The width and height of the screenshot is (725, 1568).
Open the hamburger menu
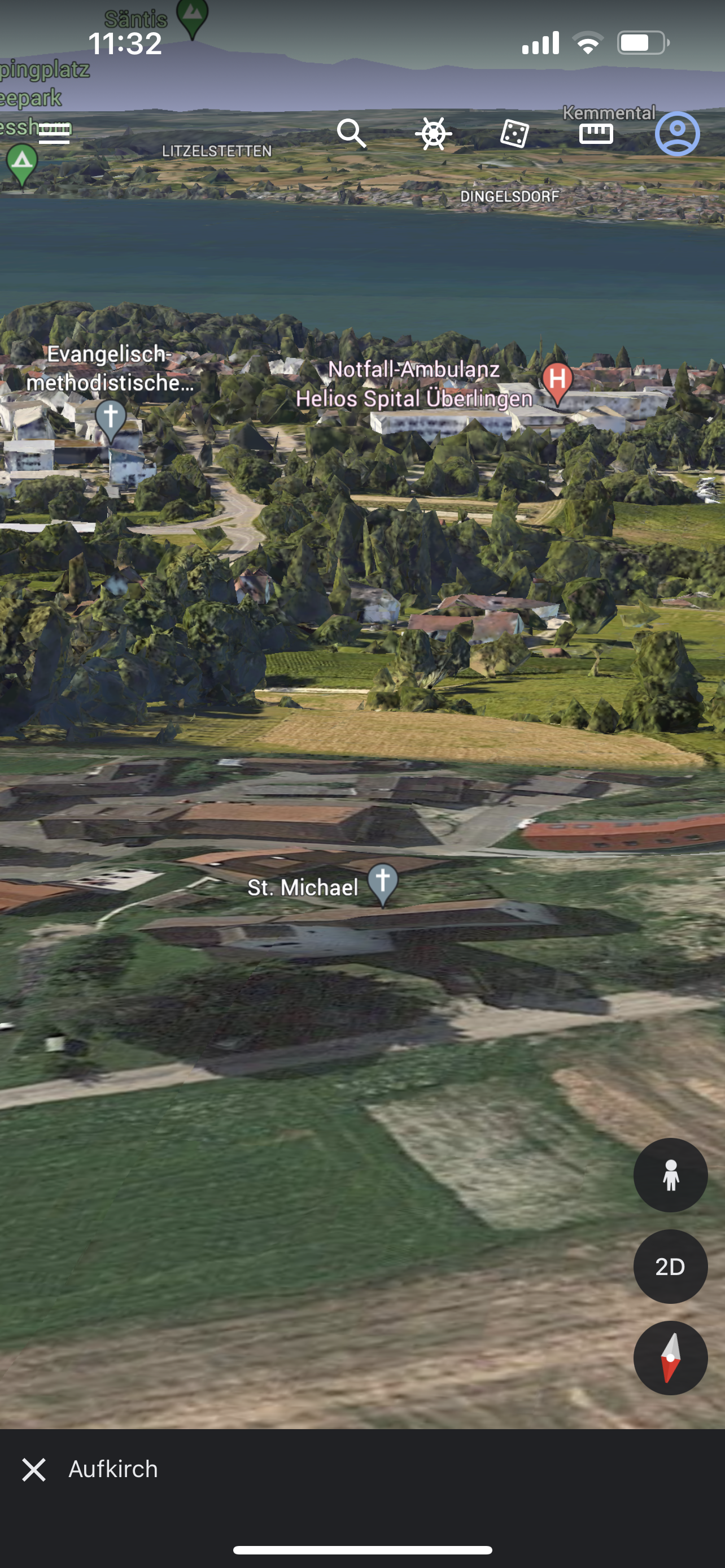point(54,133)
